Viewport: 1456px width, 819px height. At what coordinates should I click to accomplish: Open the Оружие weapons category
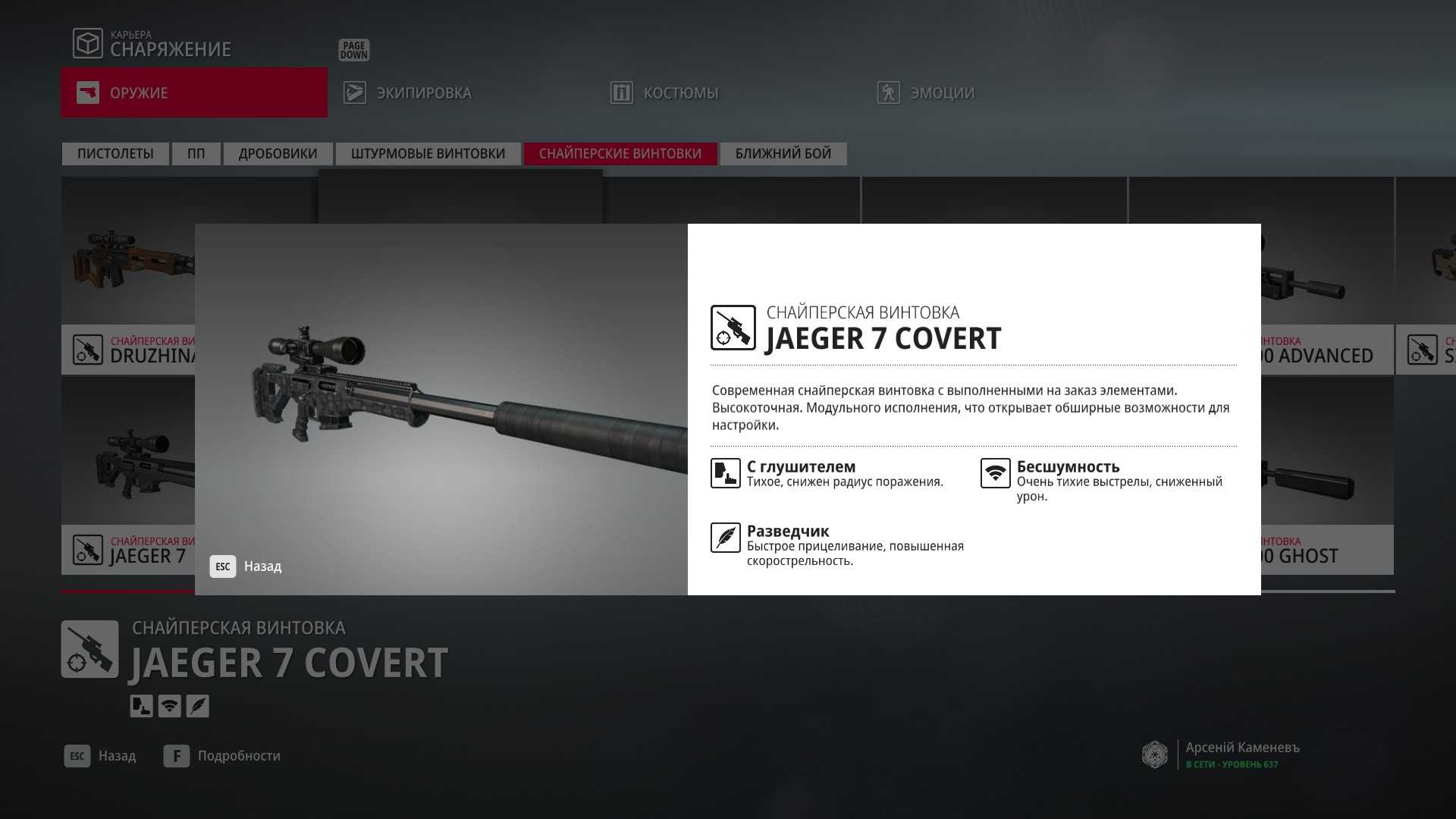coord(193,93)
